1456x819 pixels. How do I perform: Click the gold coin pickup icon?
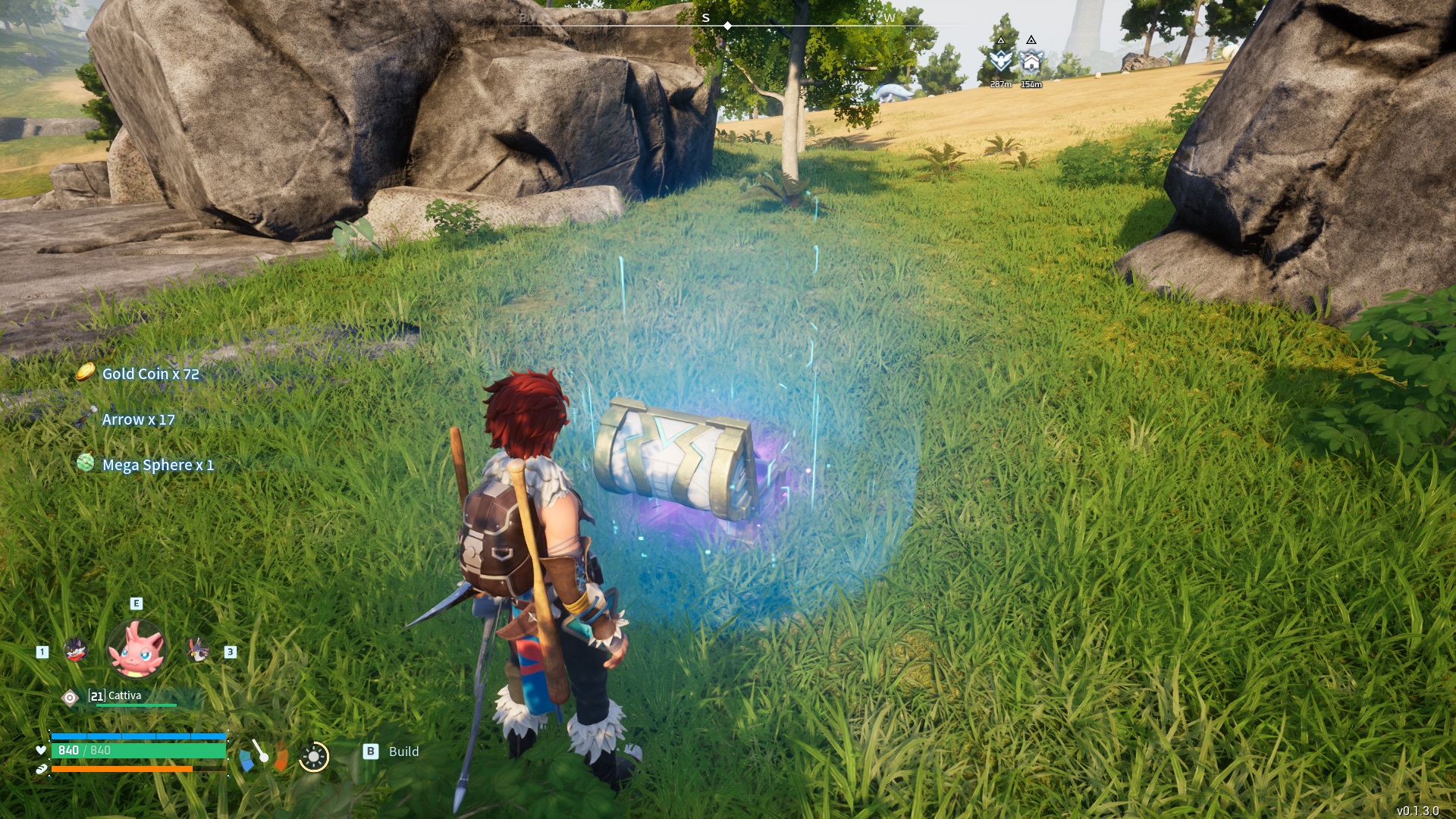[86, 372]
